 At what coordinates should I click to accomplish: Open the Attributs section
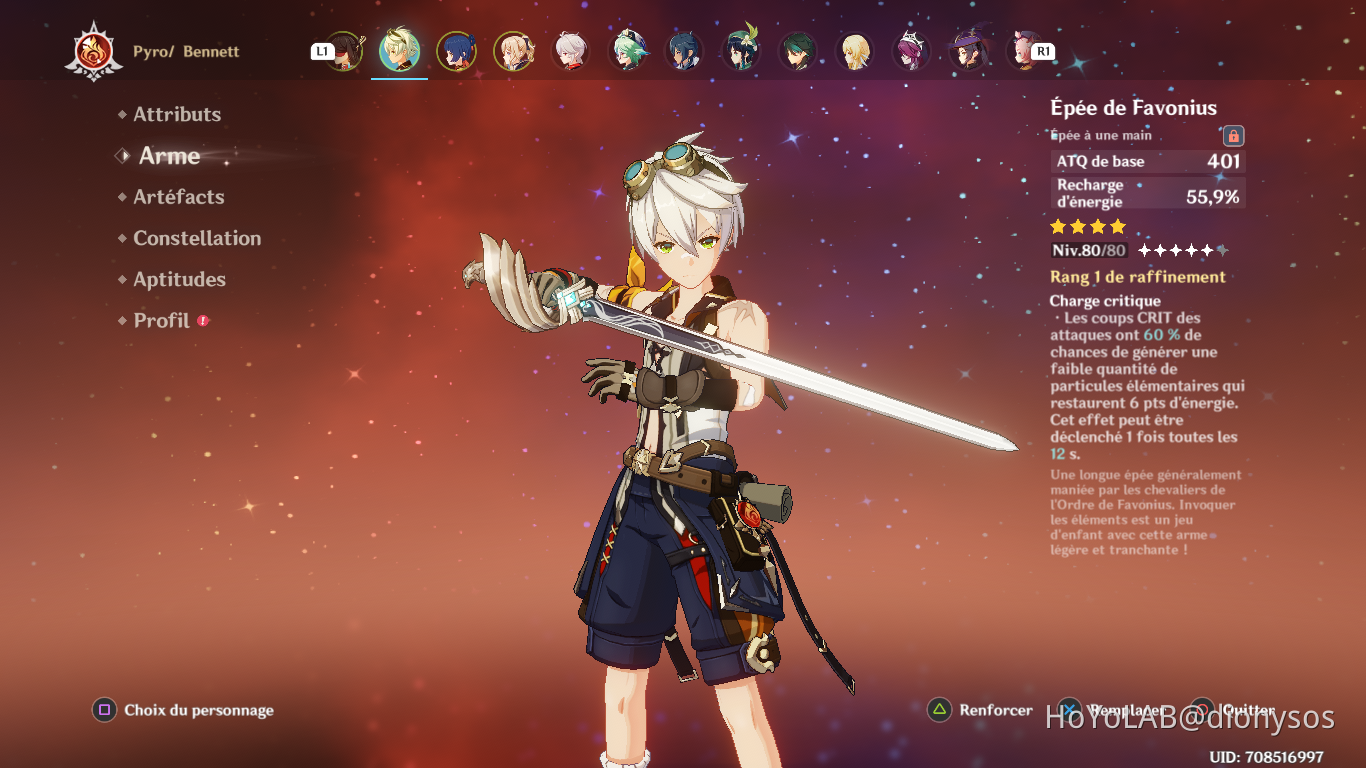tap(177, 115)
